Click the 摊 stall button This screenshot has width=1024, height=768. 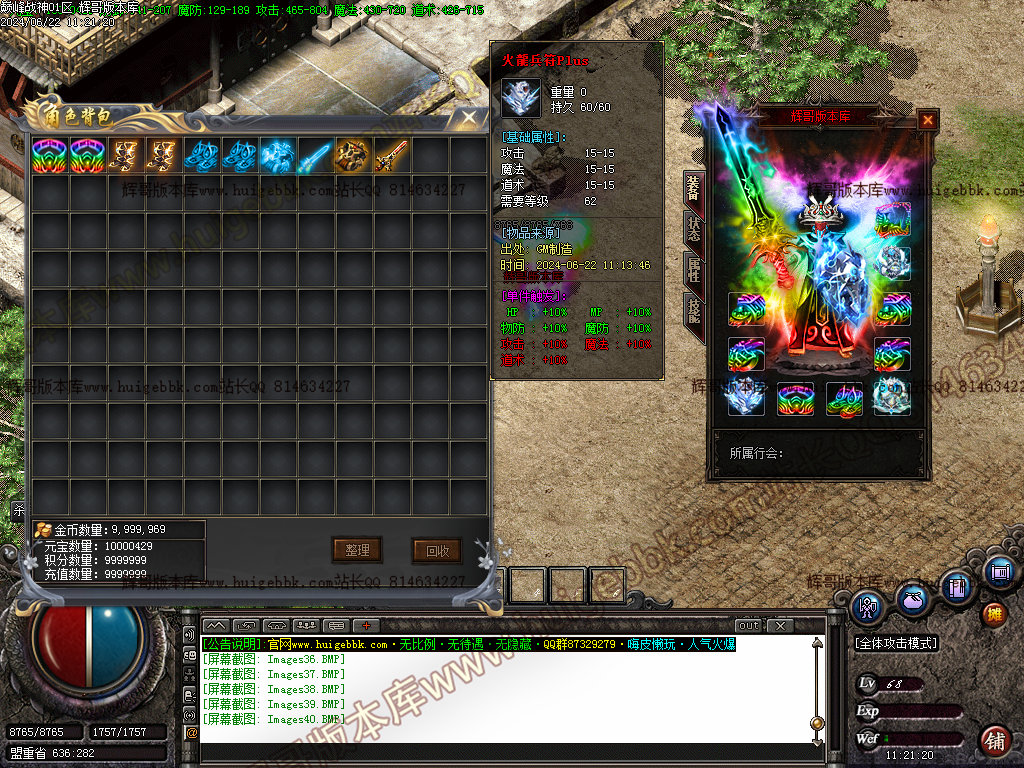pos(994,613)
